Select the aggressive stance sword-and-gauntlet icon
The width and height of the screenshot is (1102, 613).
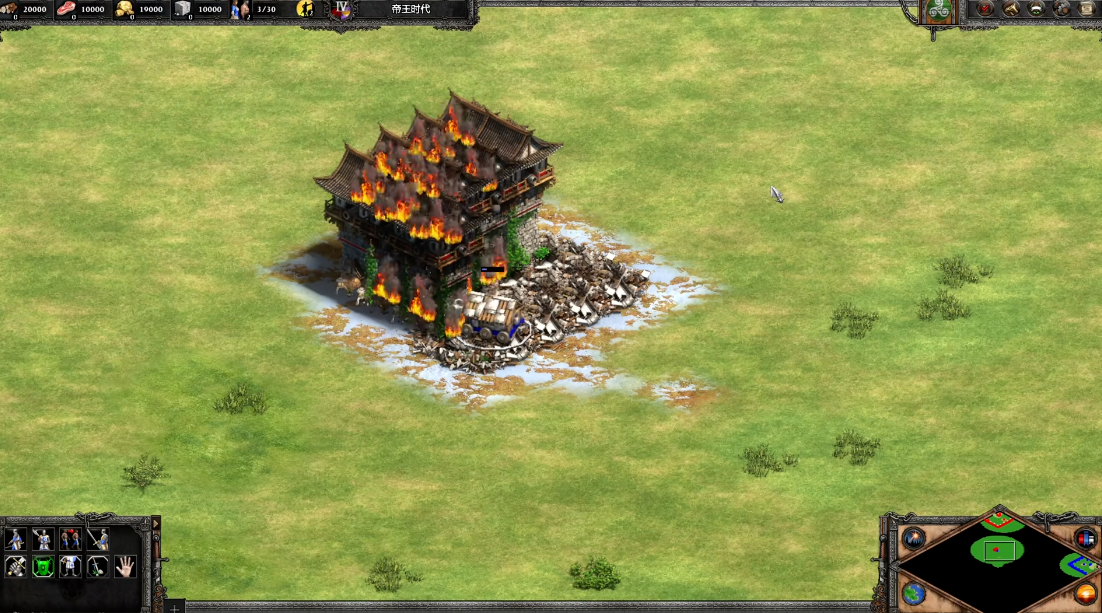point(16,567)
